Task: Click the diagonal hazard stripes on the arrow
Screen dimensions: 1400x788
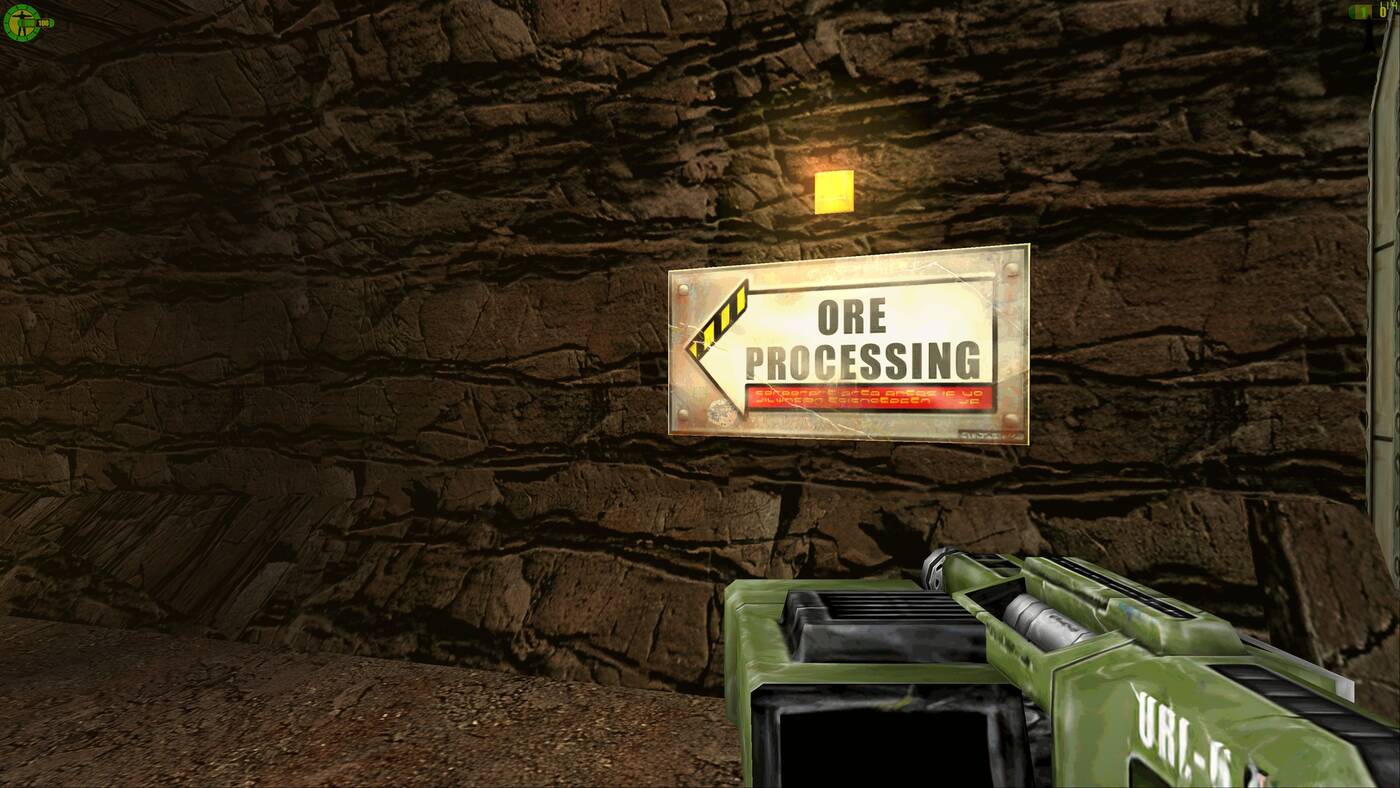Action: pos(716,320)
